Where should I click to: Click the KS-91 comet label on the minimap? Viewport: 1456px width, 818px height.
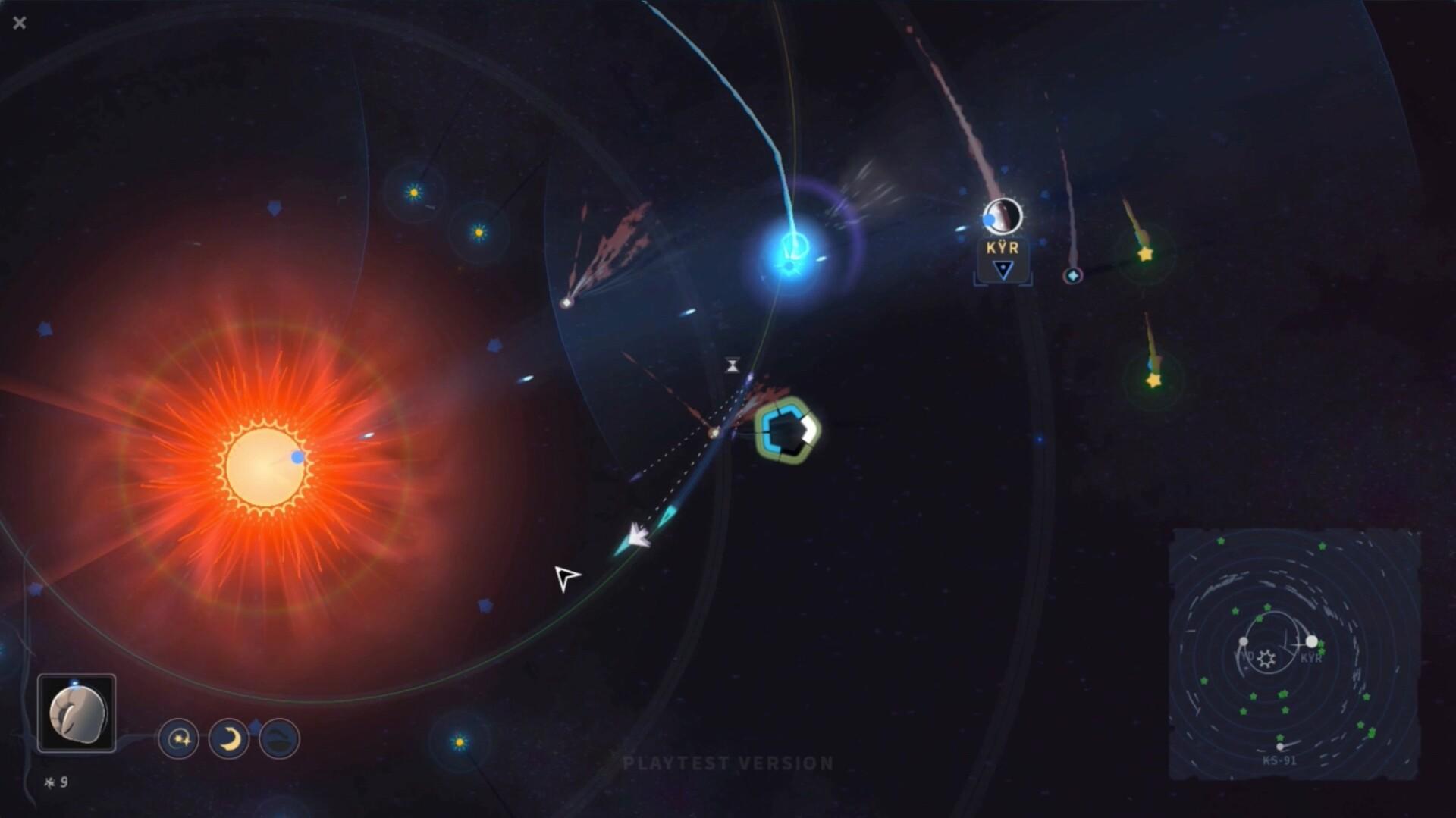click(x=1280, y=760)
